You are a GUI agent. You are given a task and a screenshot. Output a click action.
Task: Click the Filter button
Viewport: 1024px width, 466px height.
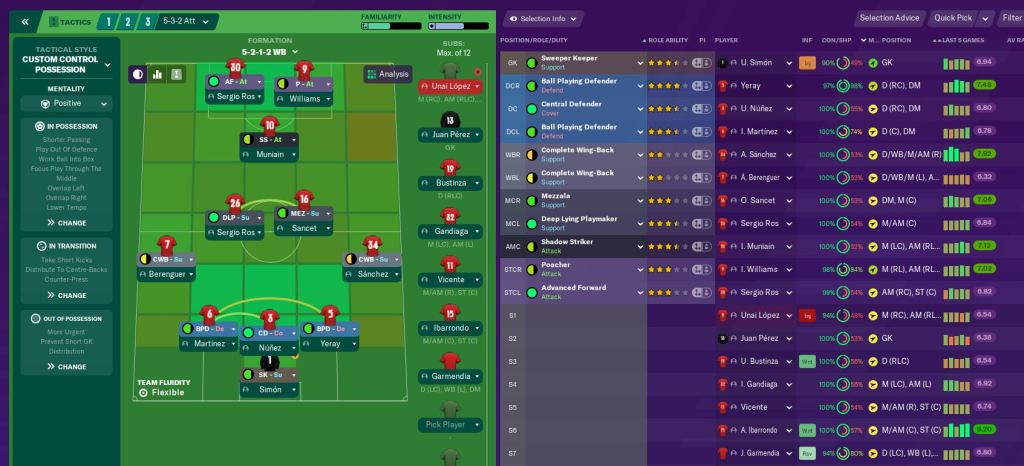point(1010,18)
